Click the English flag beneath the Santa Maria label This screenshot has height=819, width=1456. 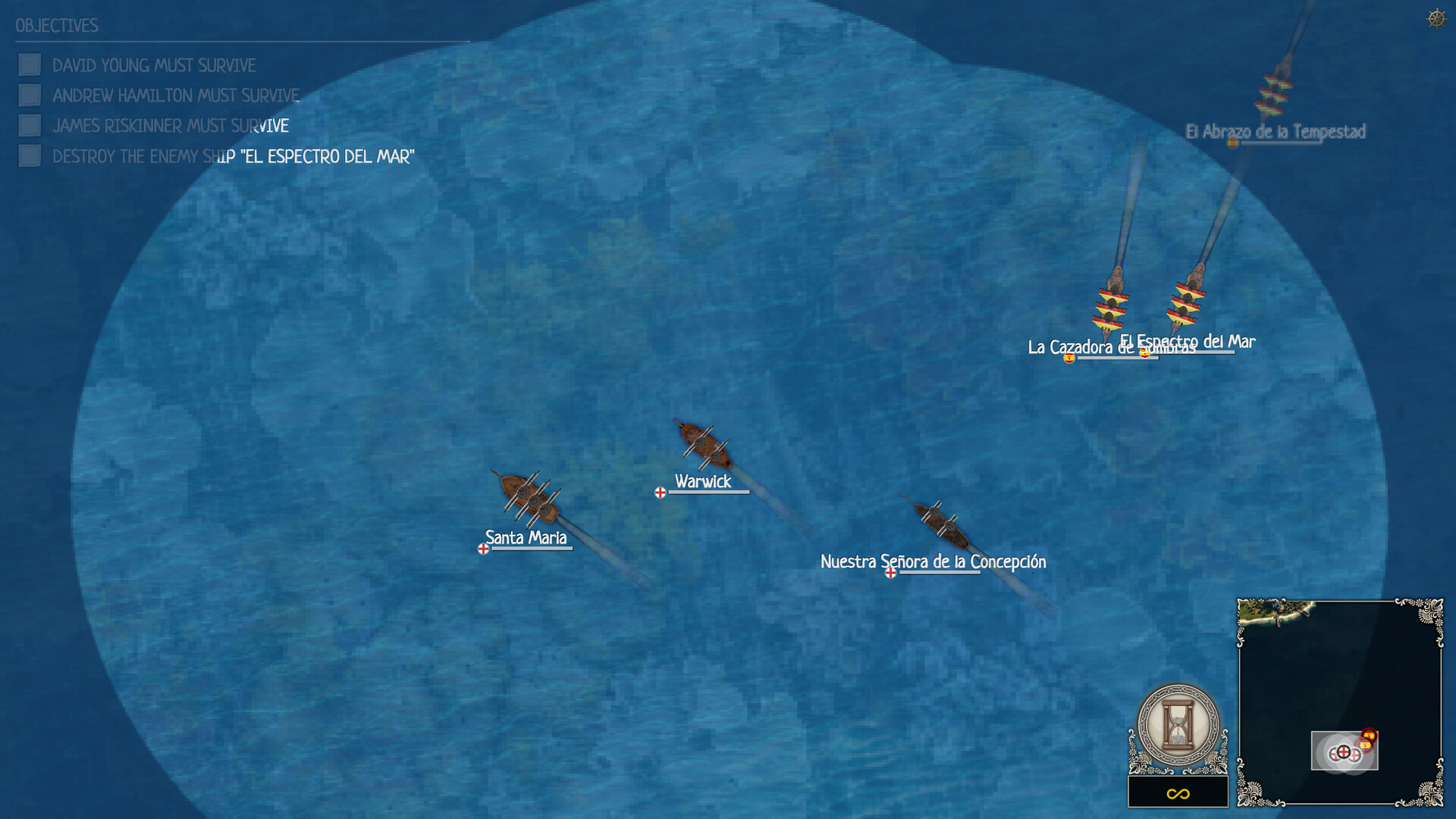[x=483, y=551]
